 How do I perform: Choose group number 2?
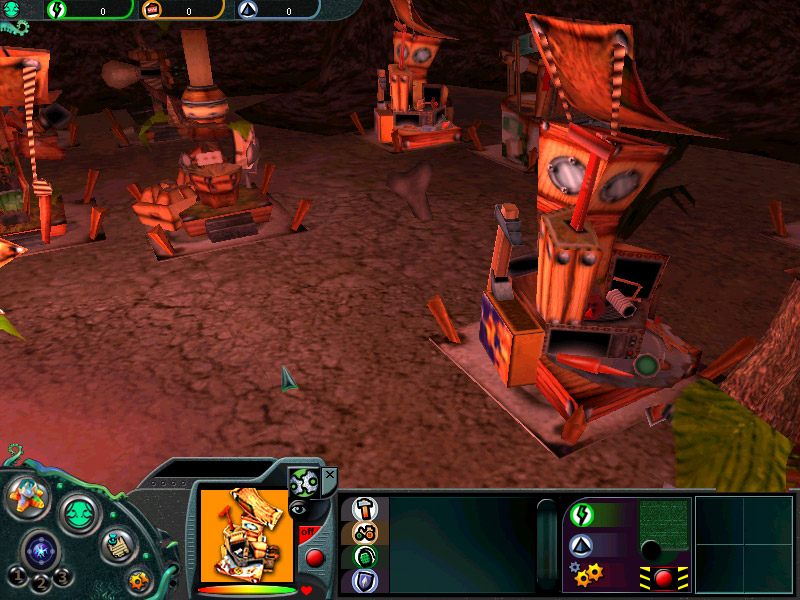pos(42,583)
